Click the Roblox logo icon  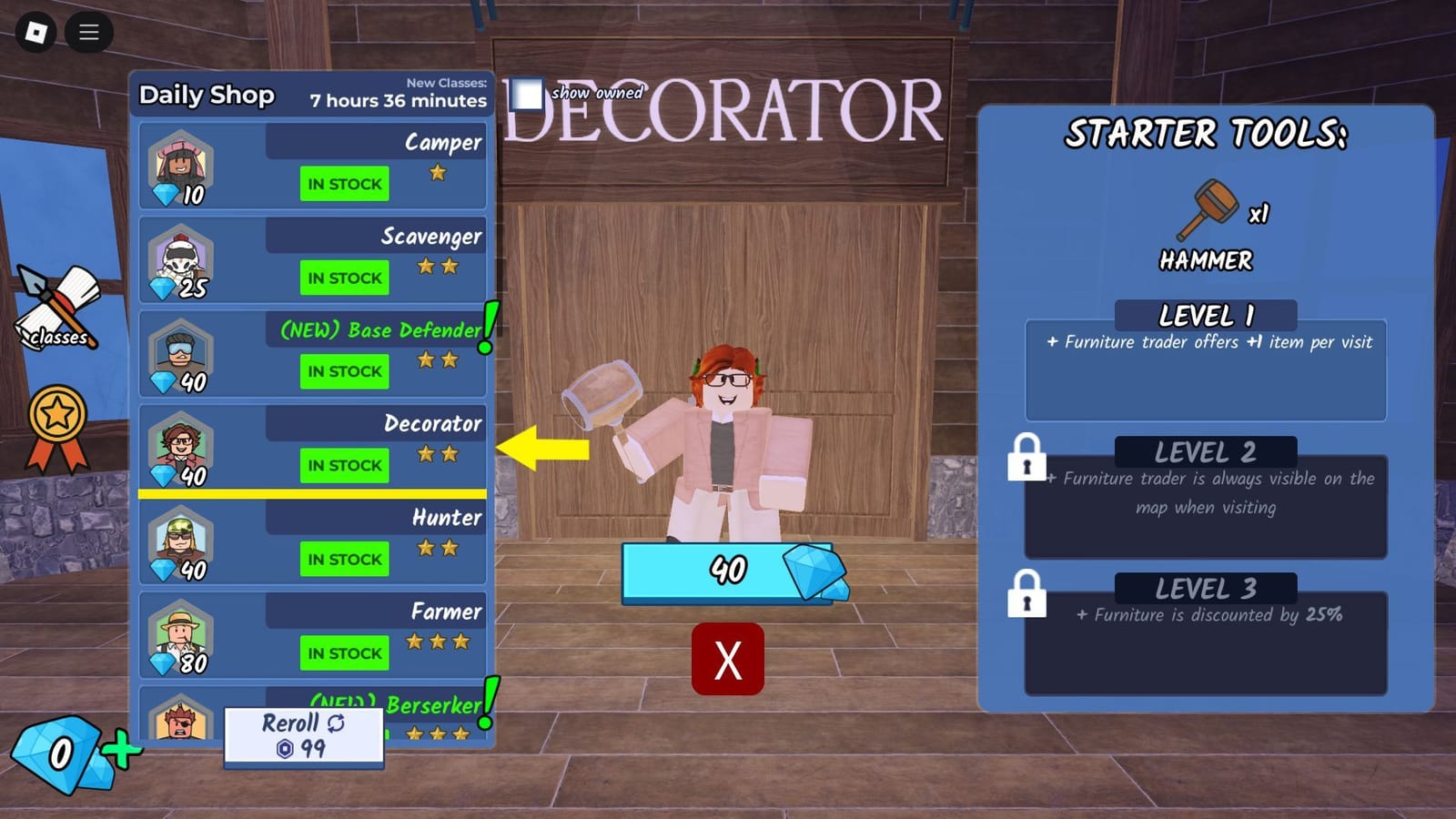tap(38, 32)
